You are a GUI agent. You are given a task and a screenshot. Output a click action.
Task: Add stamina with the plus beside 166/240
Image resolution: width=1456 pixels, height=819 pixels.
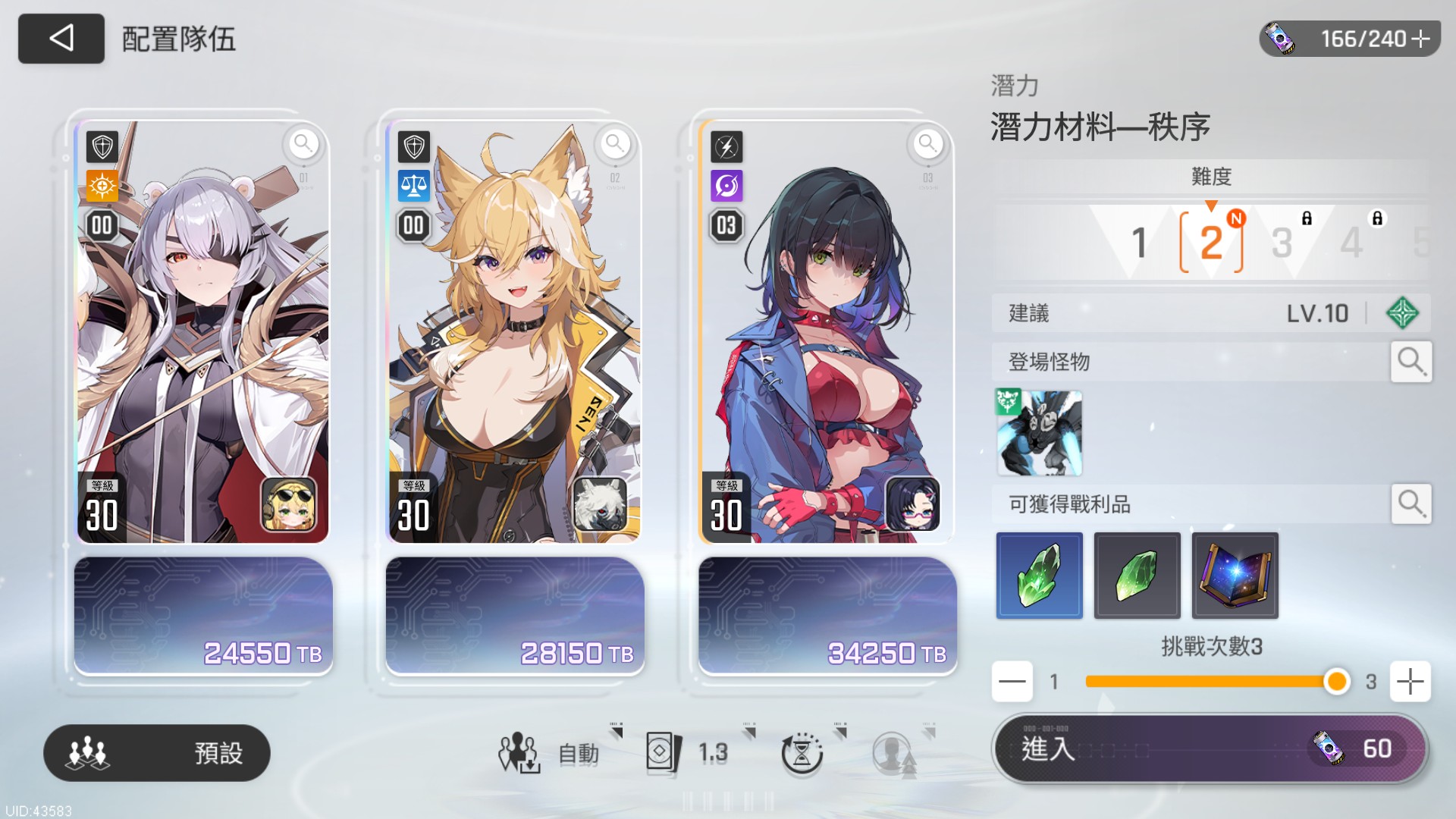[1420, 39]
